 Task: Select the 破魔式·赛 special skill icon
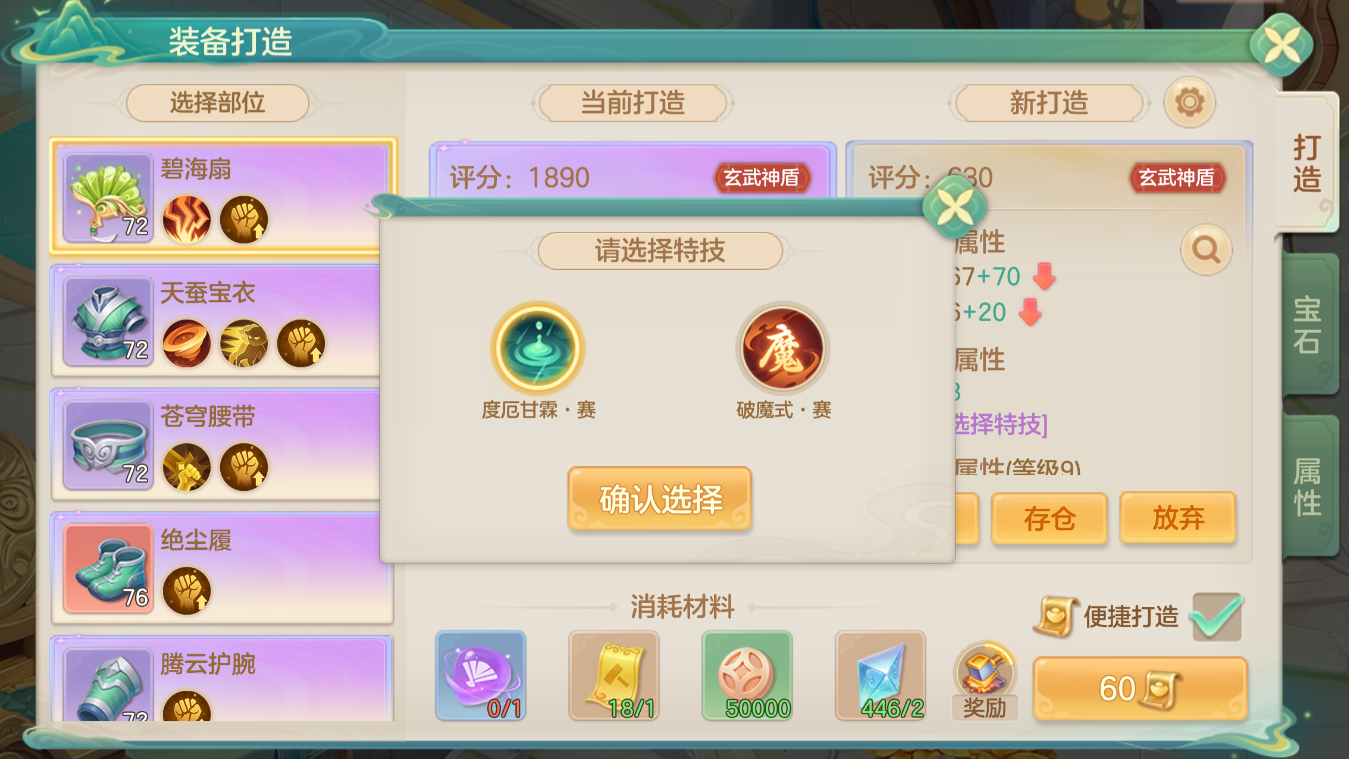[784, 348]
